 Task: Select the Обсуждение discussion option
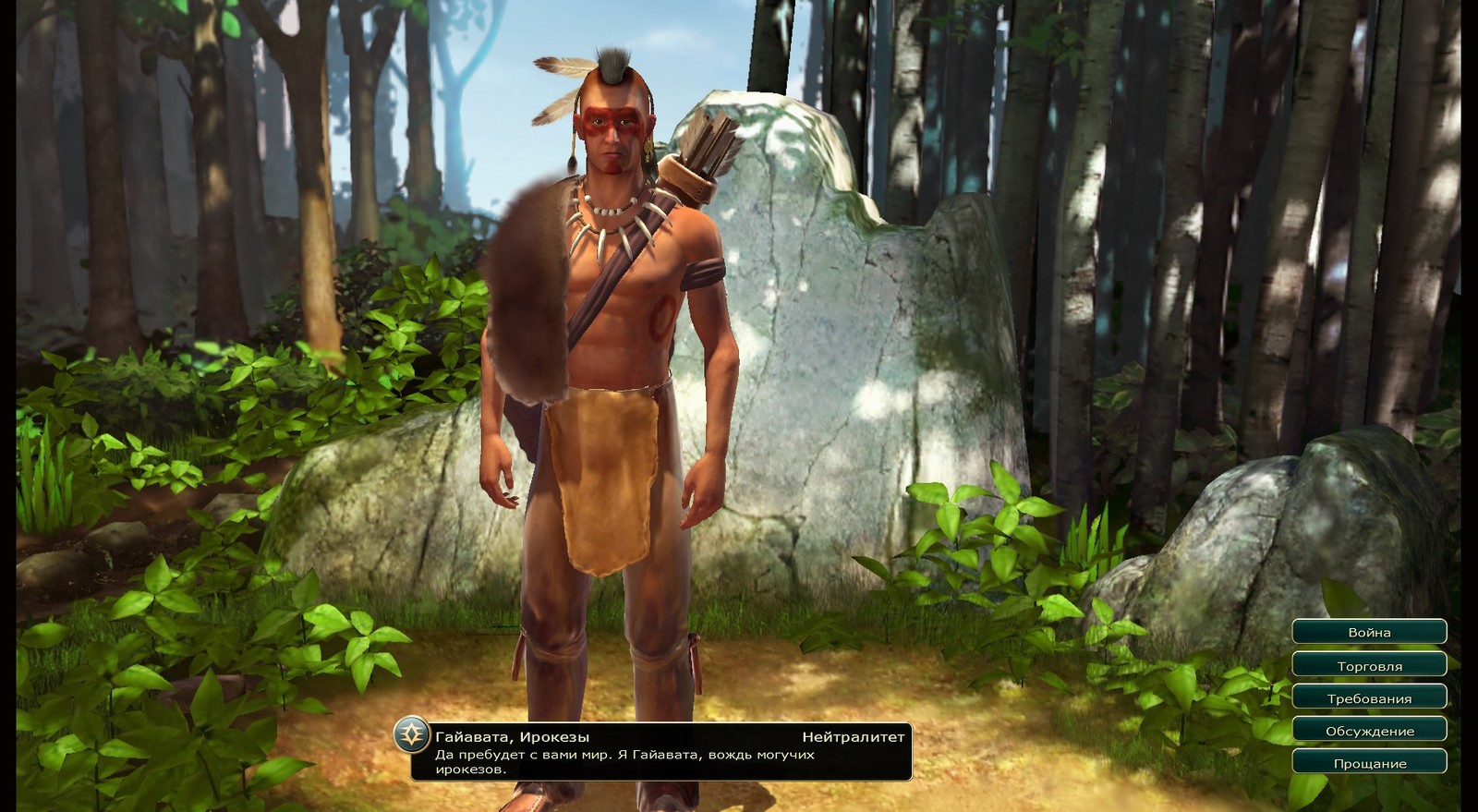[x=1369, y=731]
